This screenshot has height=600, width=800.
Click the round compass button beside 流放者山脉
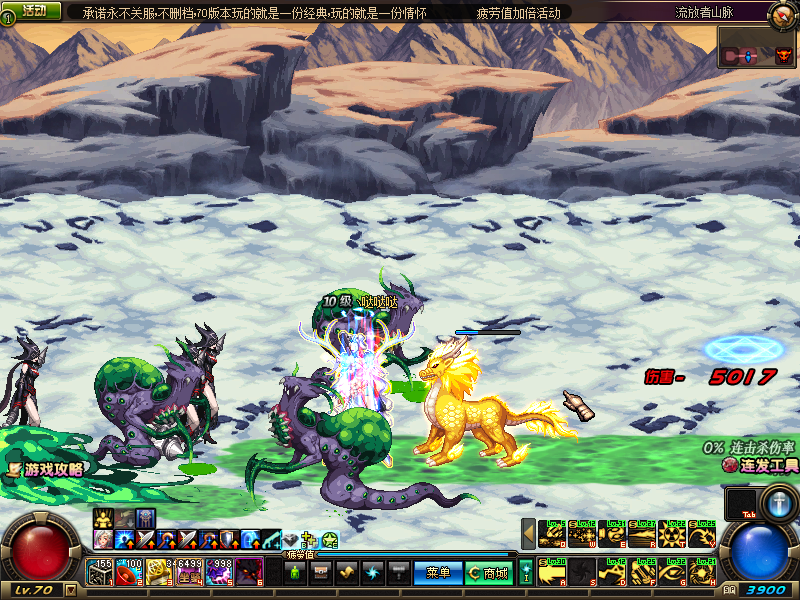click(x=782, y=14)
